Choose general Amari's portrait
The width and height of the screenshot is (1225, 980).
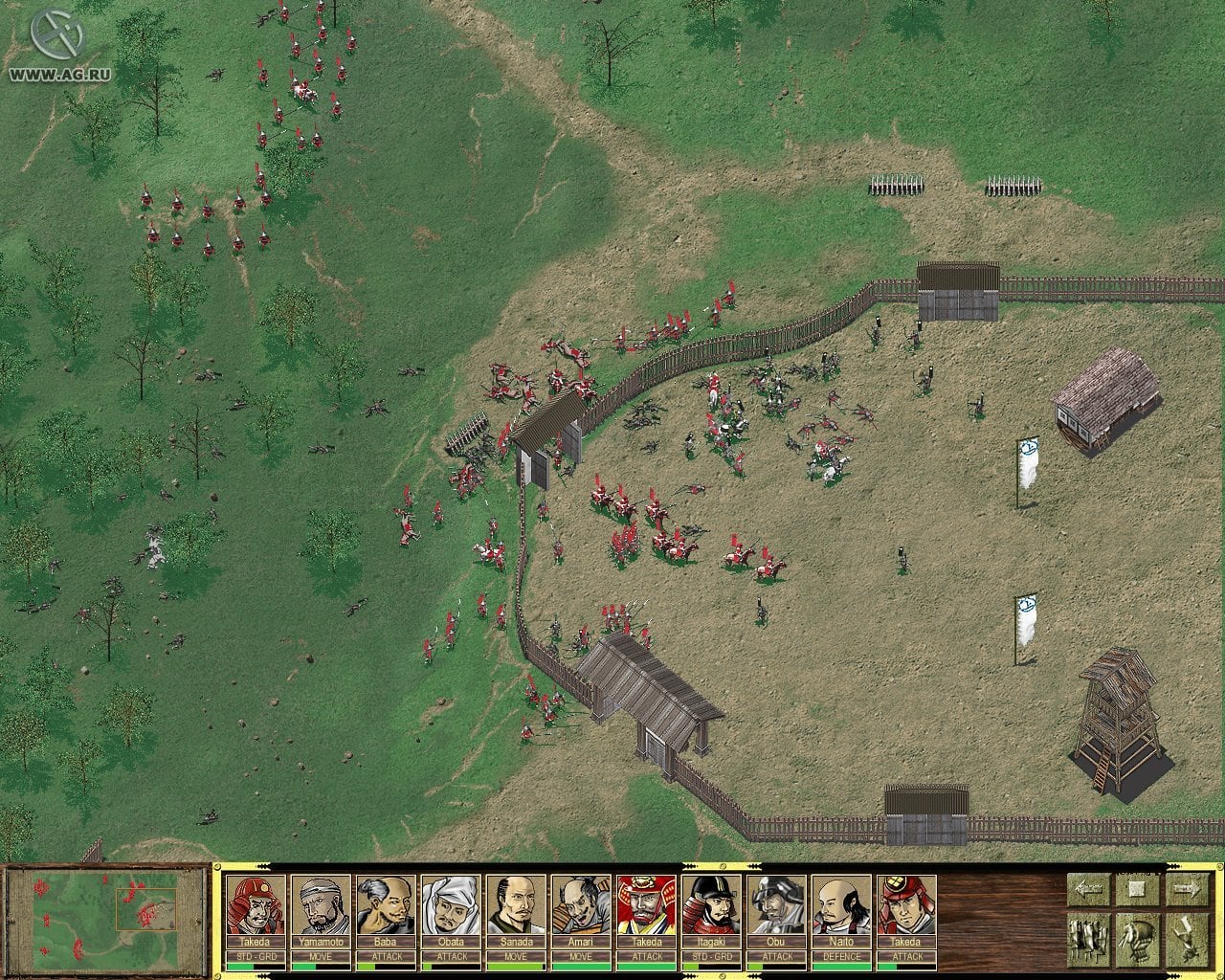(581, 905)
